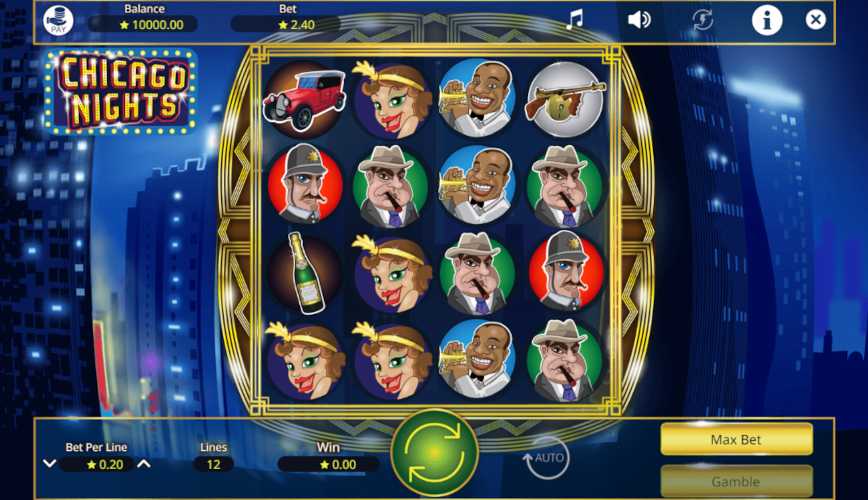
Task: Mute the sound speaker icon
Action: coord(639,20)
